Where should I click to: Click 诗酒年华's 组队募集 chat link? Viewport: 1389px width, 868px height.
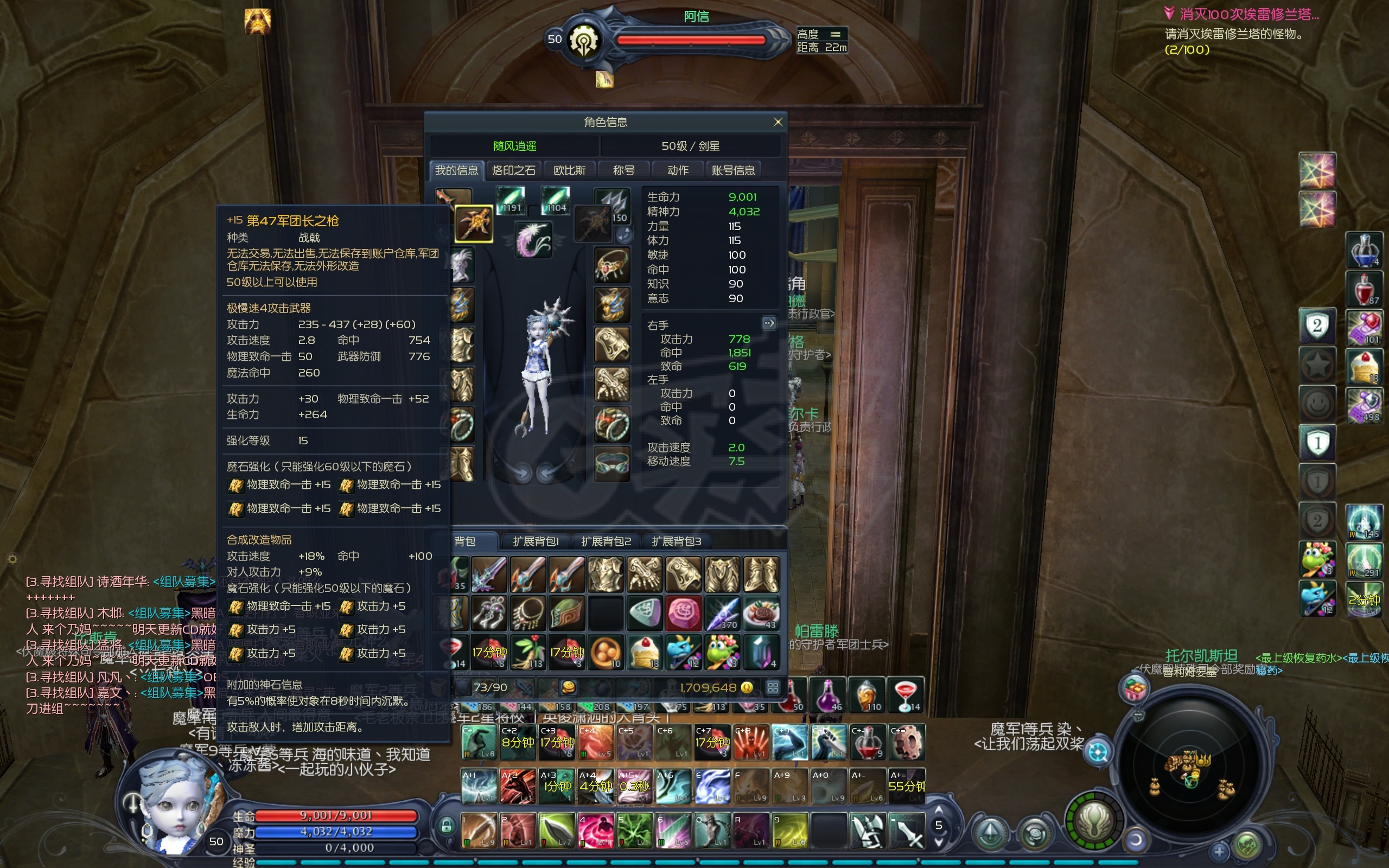point(184,582)
